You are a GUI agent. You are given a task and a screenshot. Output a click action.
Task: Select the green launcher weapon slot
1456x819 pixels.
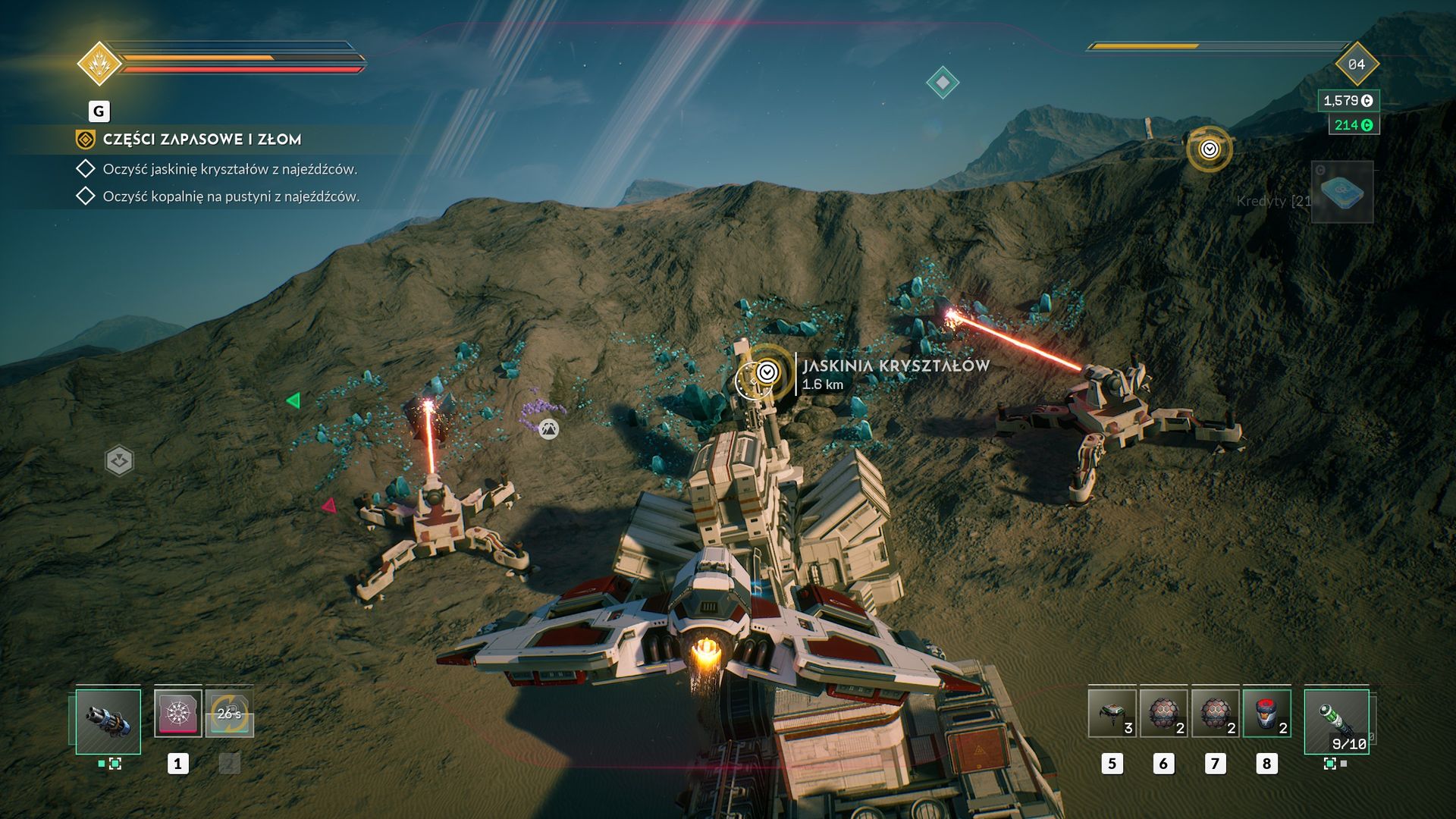coord(1336,721)
